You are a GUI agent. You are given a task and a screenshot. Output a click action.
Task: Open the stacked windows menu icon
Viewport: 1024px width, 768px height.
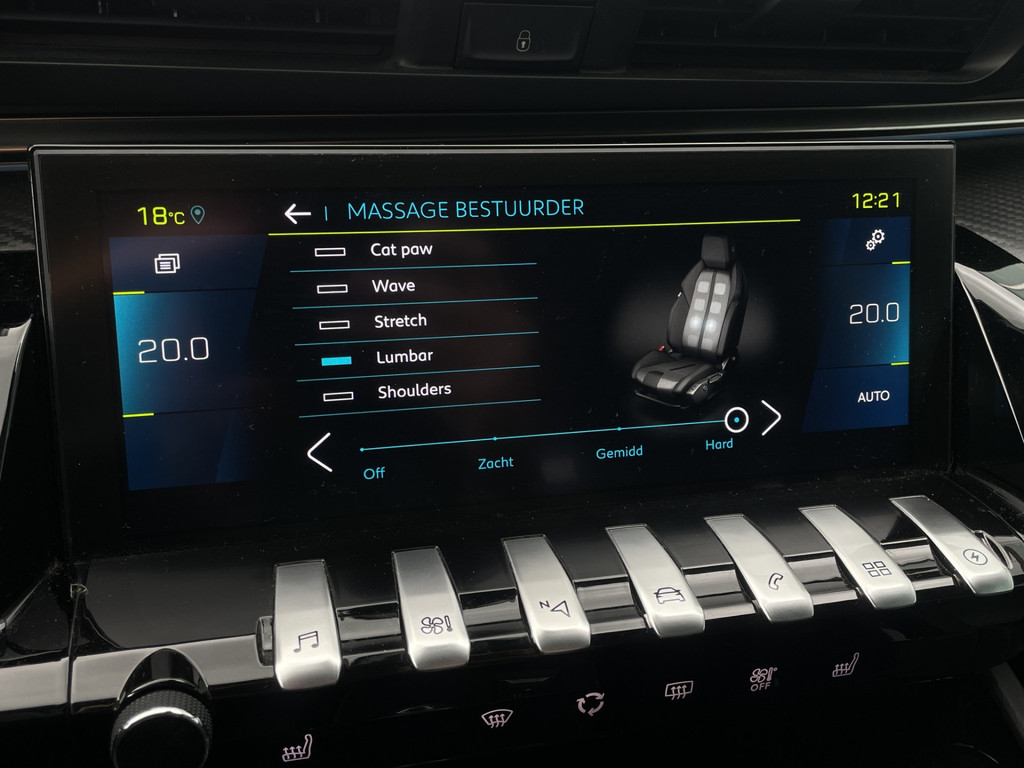(167, 263)
